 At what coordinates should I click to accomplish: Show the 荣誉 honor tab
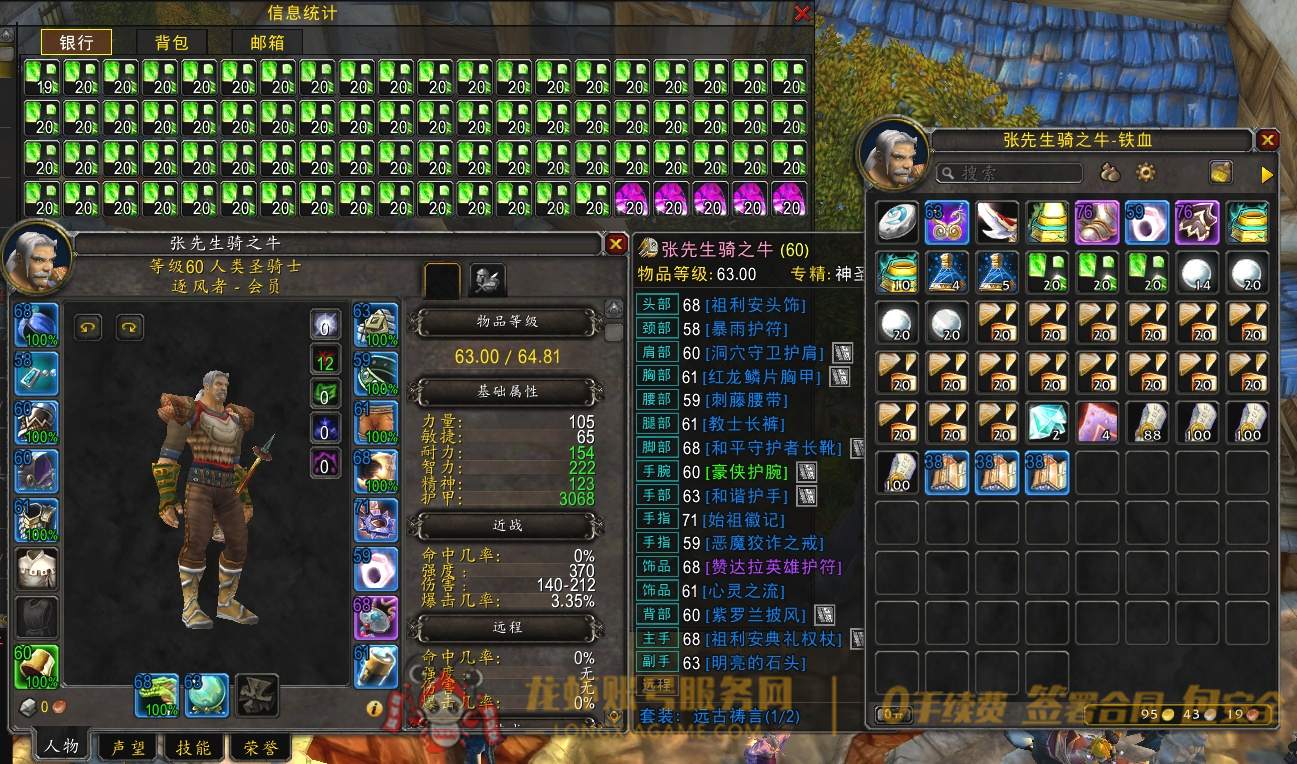click(261, 747)
